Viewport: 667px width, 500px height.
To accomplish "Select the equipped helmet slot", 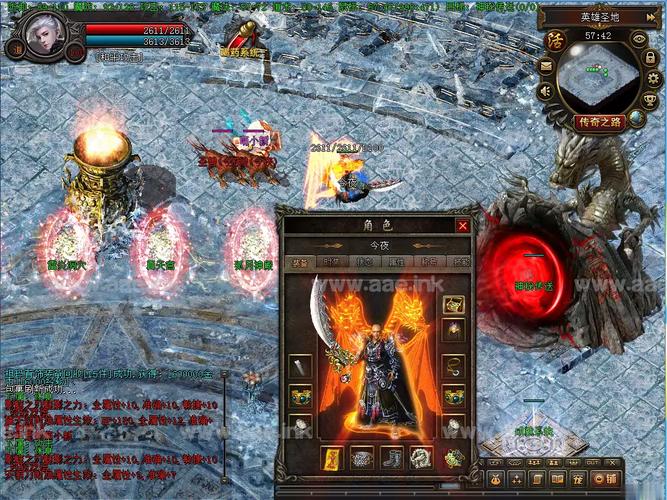I will 453,305.
